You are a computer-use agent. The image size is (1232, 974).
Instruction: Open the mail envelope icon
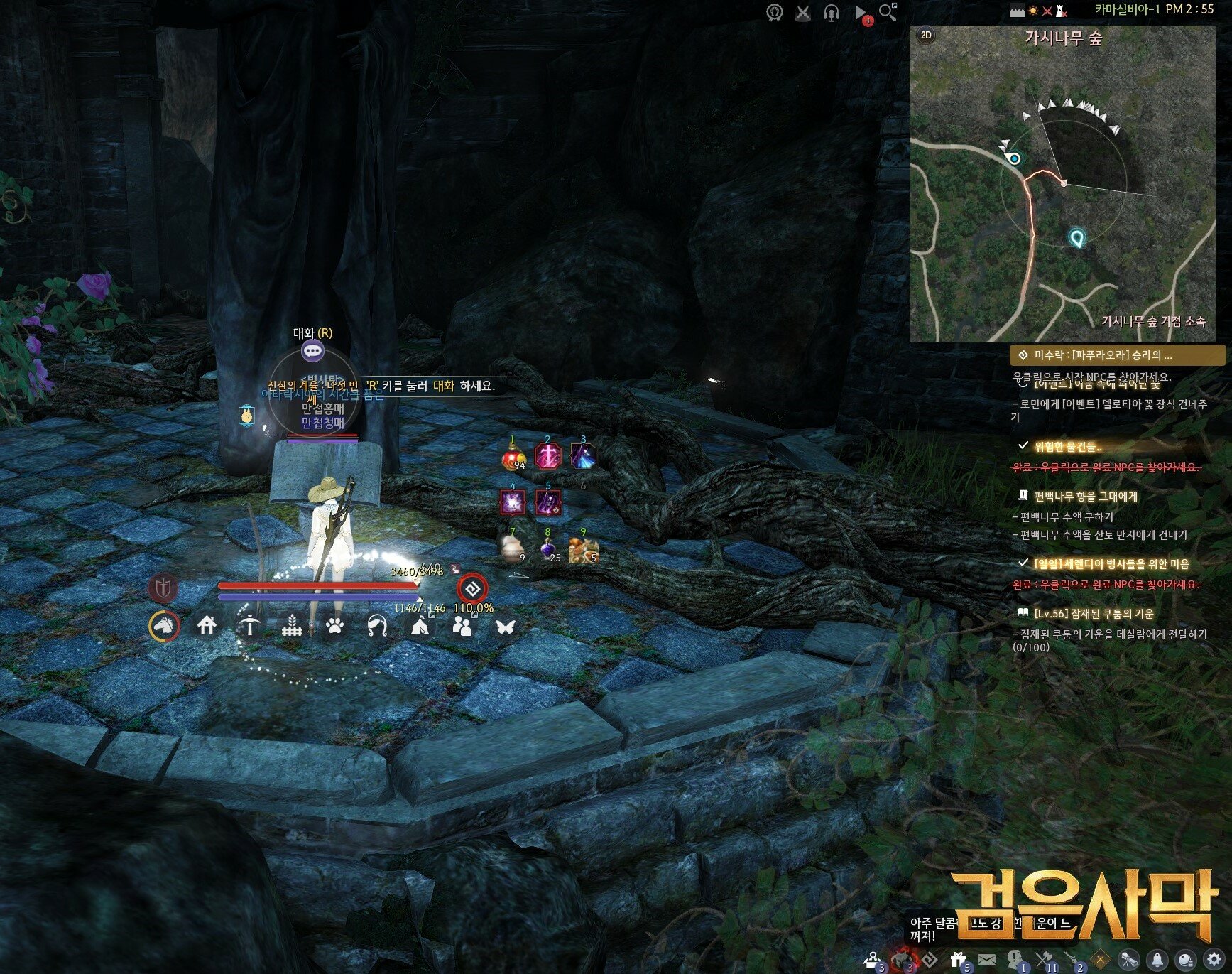(x=987, y=960)
